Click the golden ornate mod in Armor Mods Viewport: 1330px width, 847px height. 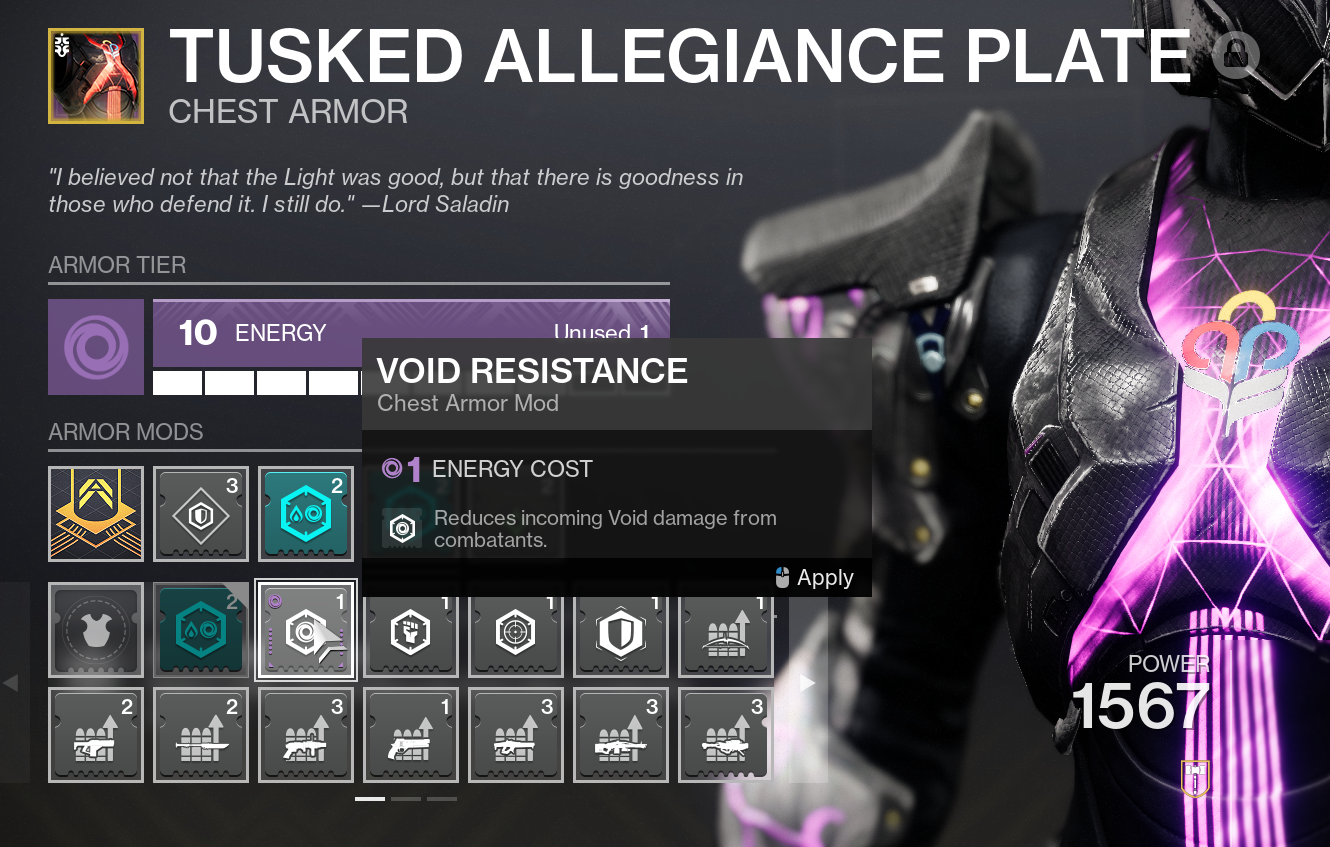pos(96,513)
